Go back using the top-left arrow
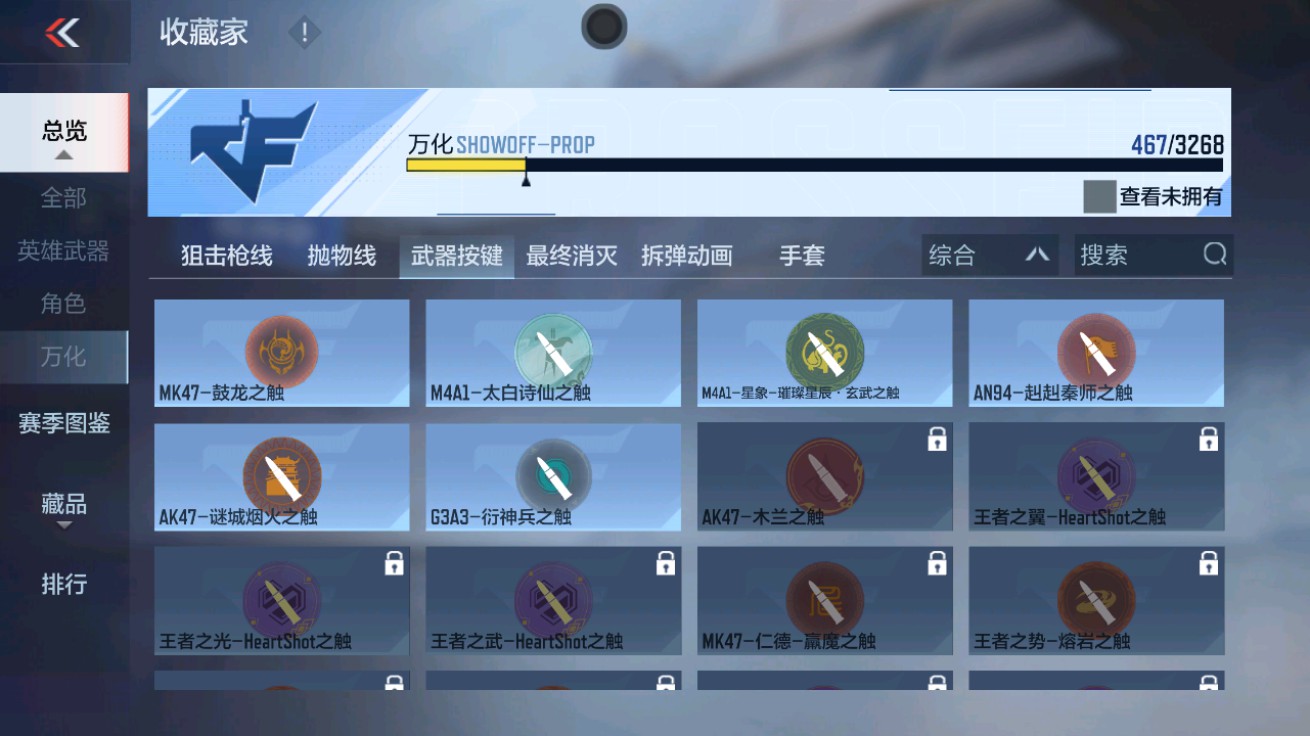This screenshot has height=736, width=1310. pos(60,30)
